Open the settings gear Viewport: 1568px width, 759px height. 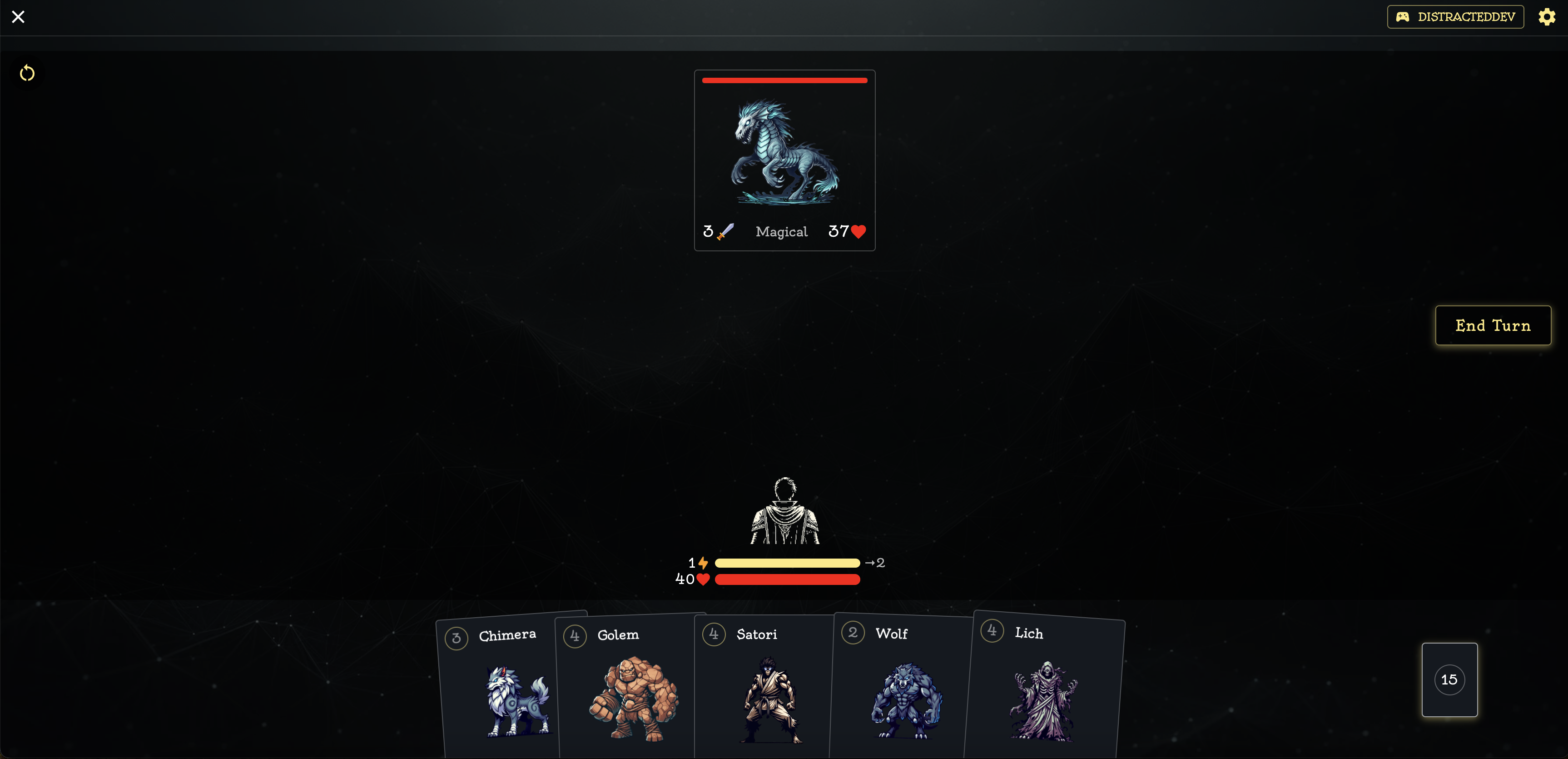coord(1547,16)
